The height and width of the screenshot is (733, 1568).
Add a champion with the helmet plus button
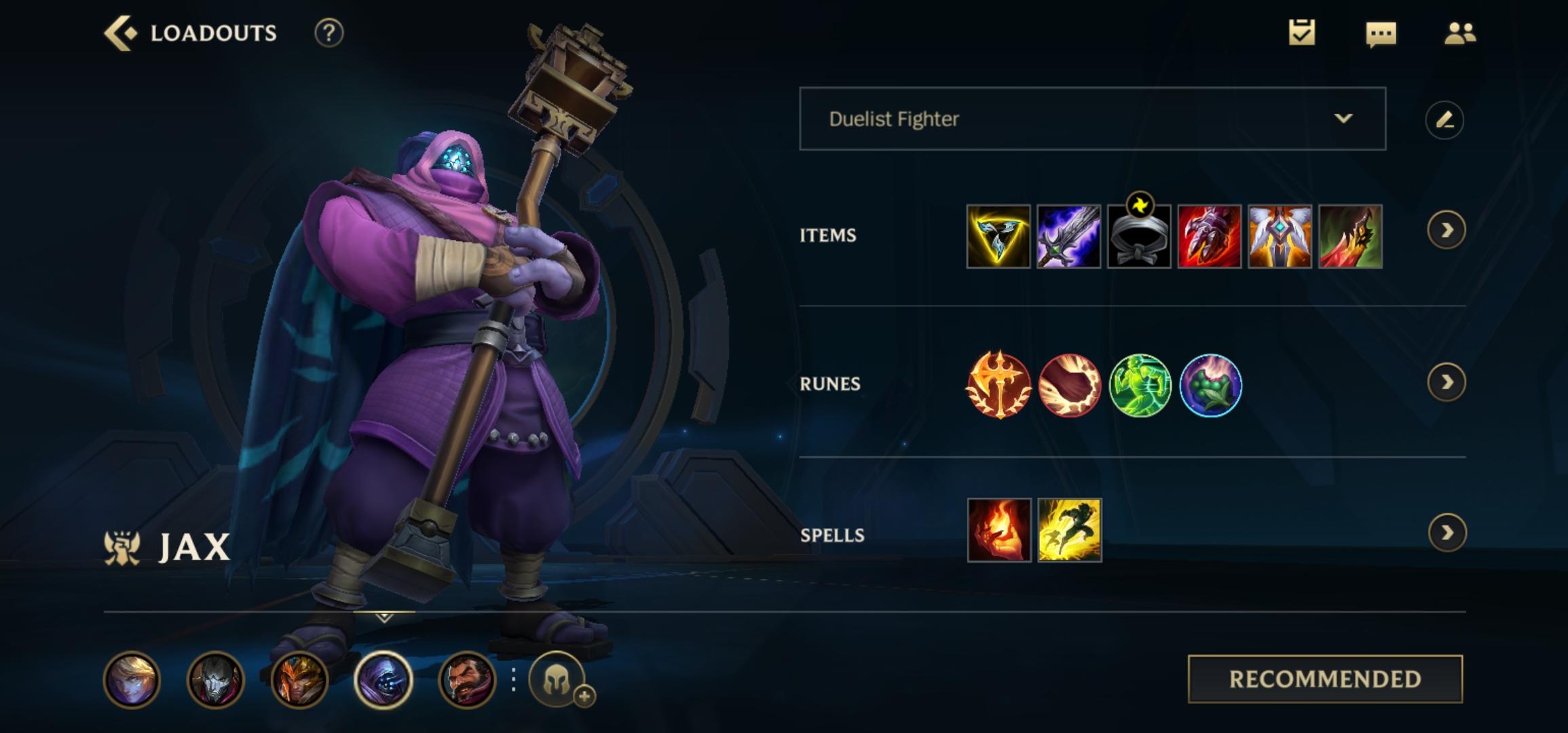558,680
